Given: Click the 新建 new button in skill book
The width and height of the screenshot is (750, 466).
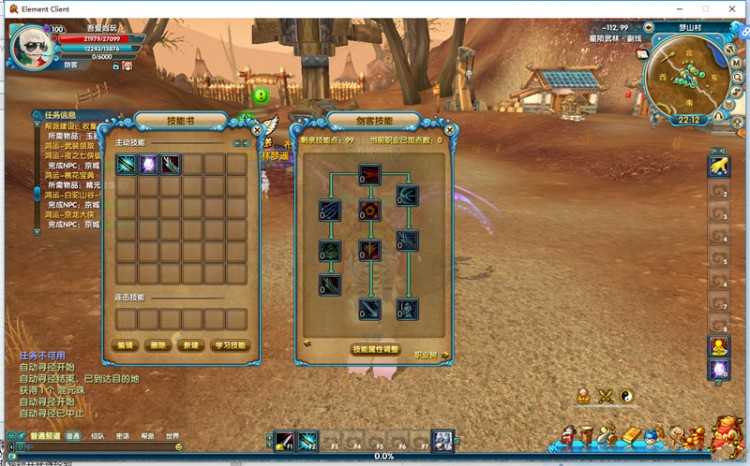Looking at the screenshot, I should click(191, 345).
